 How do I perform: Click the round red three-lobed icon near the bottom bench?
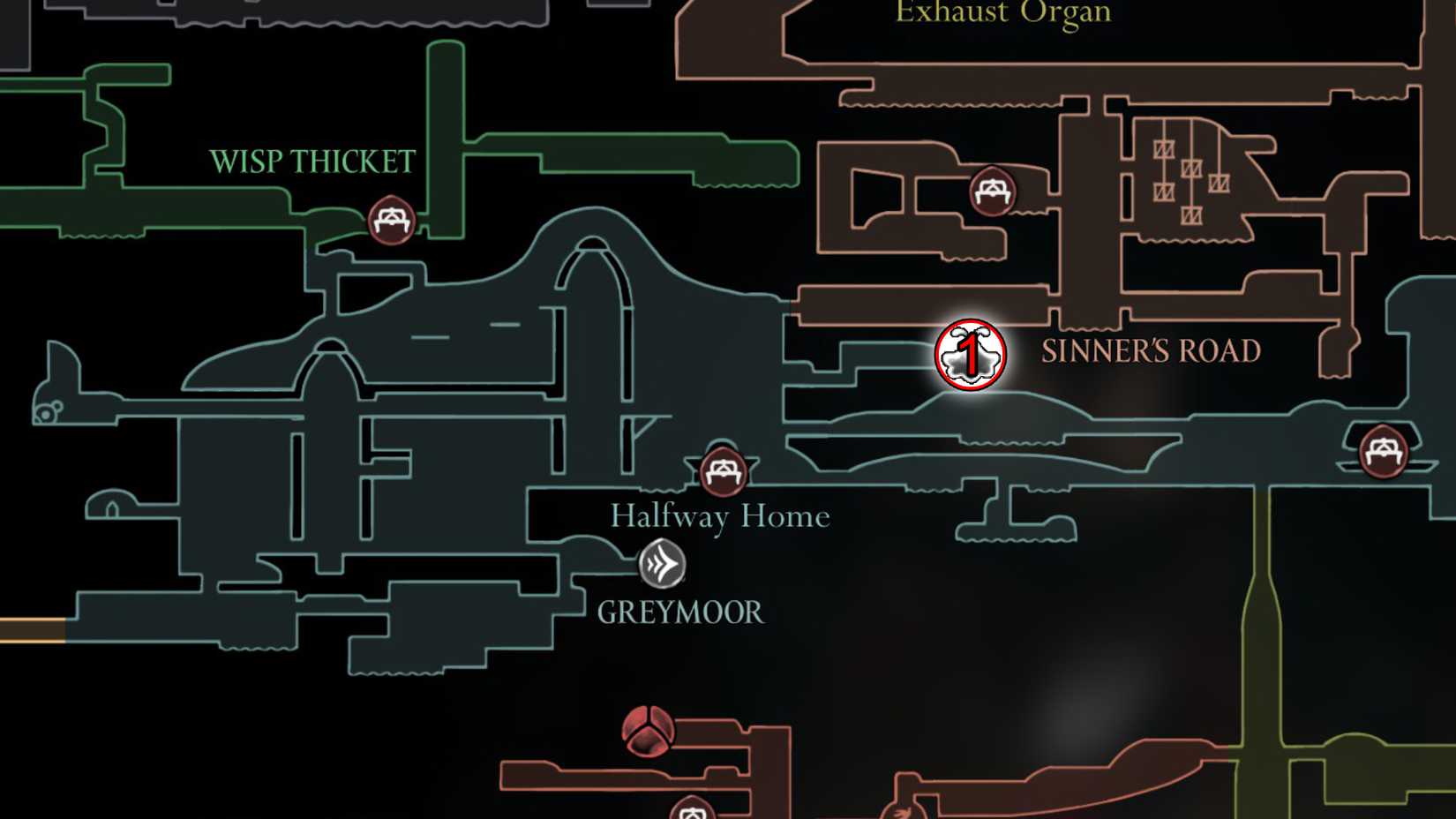click(650, 733)
